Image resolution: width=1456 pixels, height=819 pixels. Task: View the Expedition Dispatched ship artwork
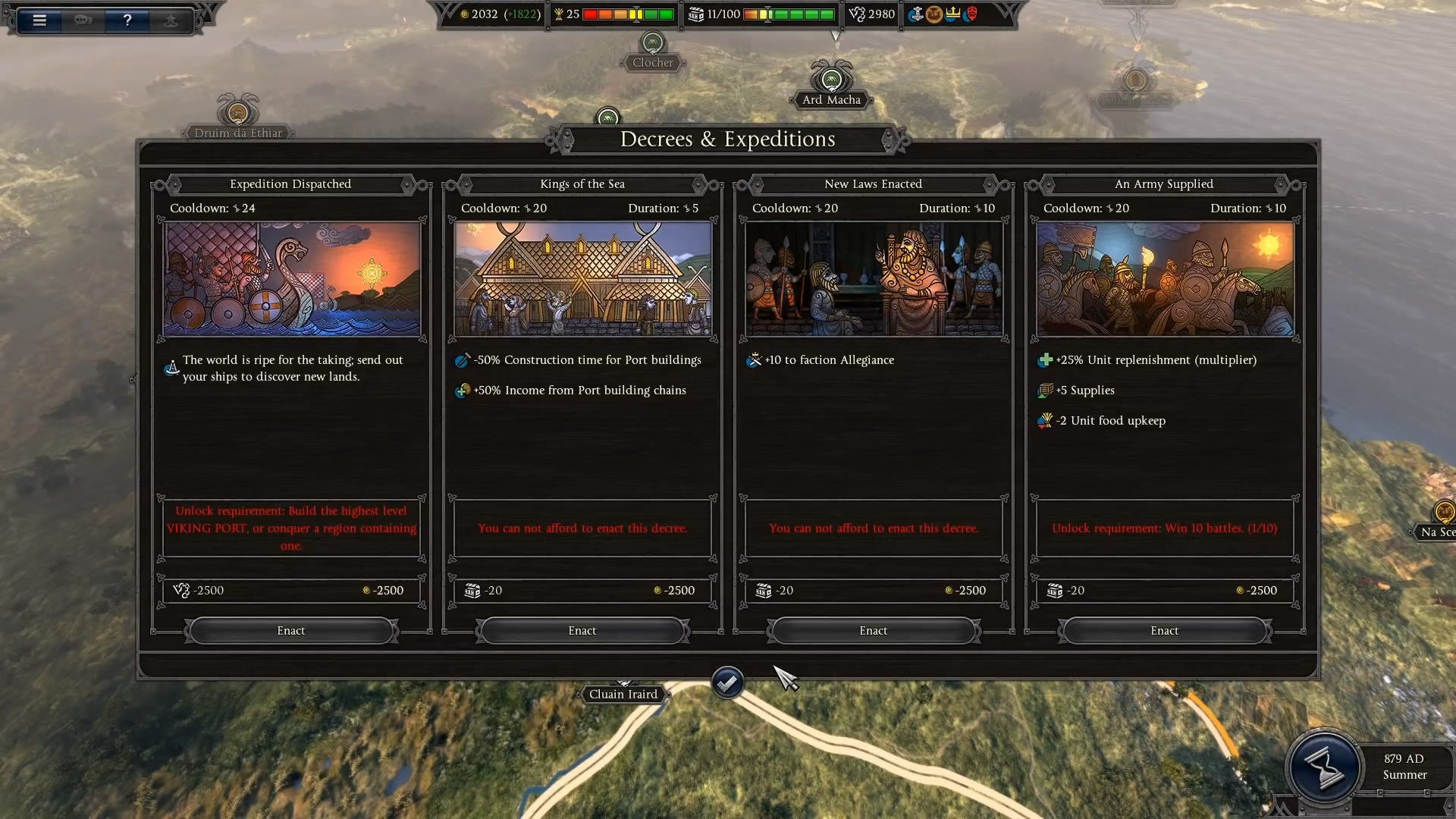coord(291,278)
